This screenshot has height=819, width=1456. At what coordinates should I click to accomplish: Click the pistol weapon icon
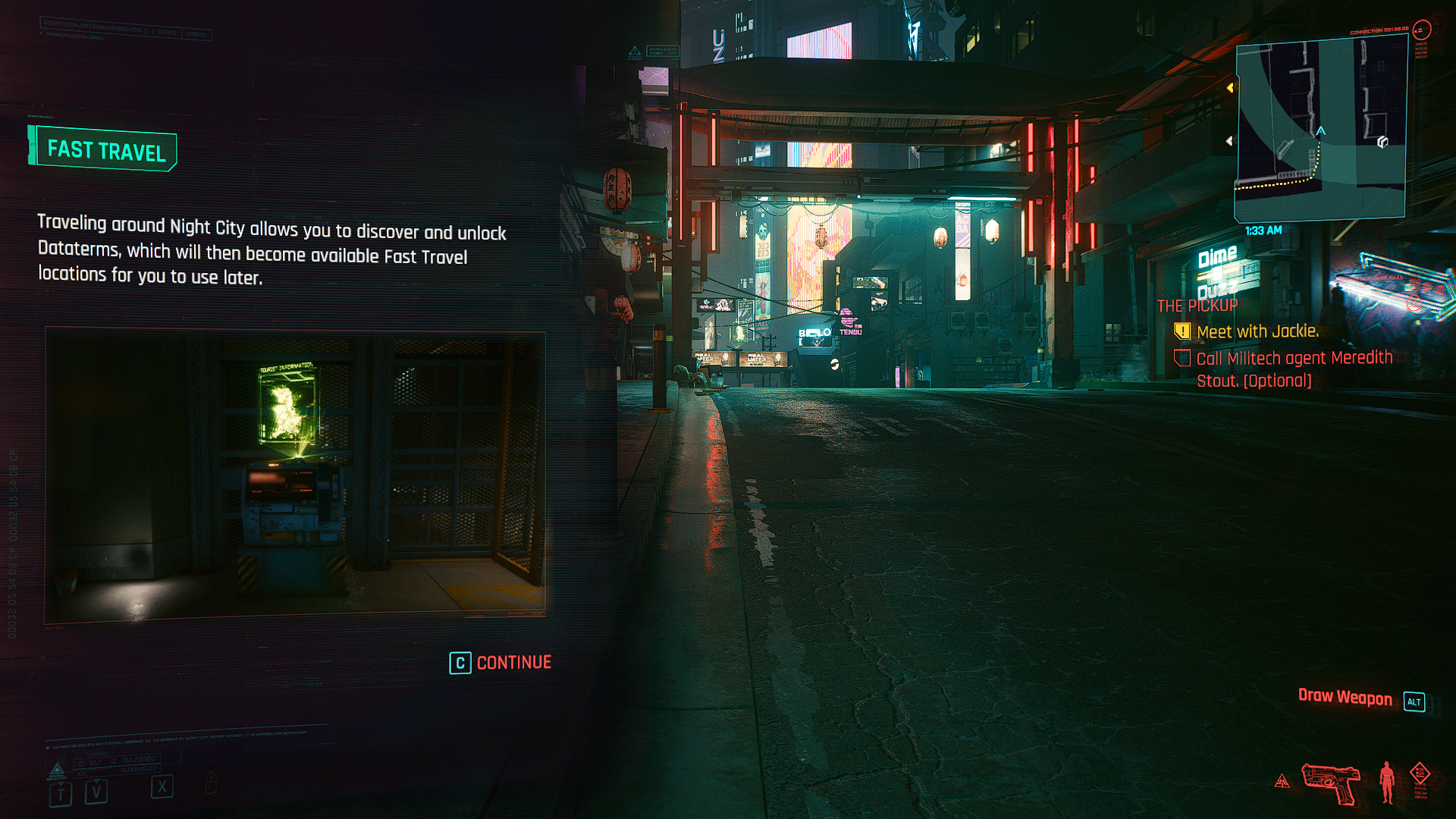(x=1331, y=783)
